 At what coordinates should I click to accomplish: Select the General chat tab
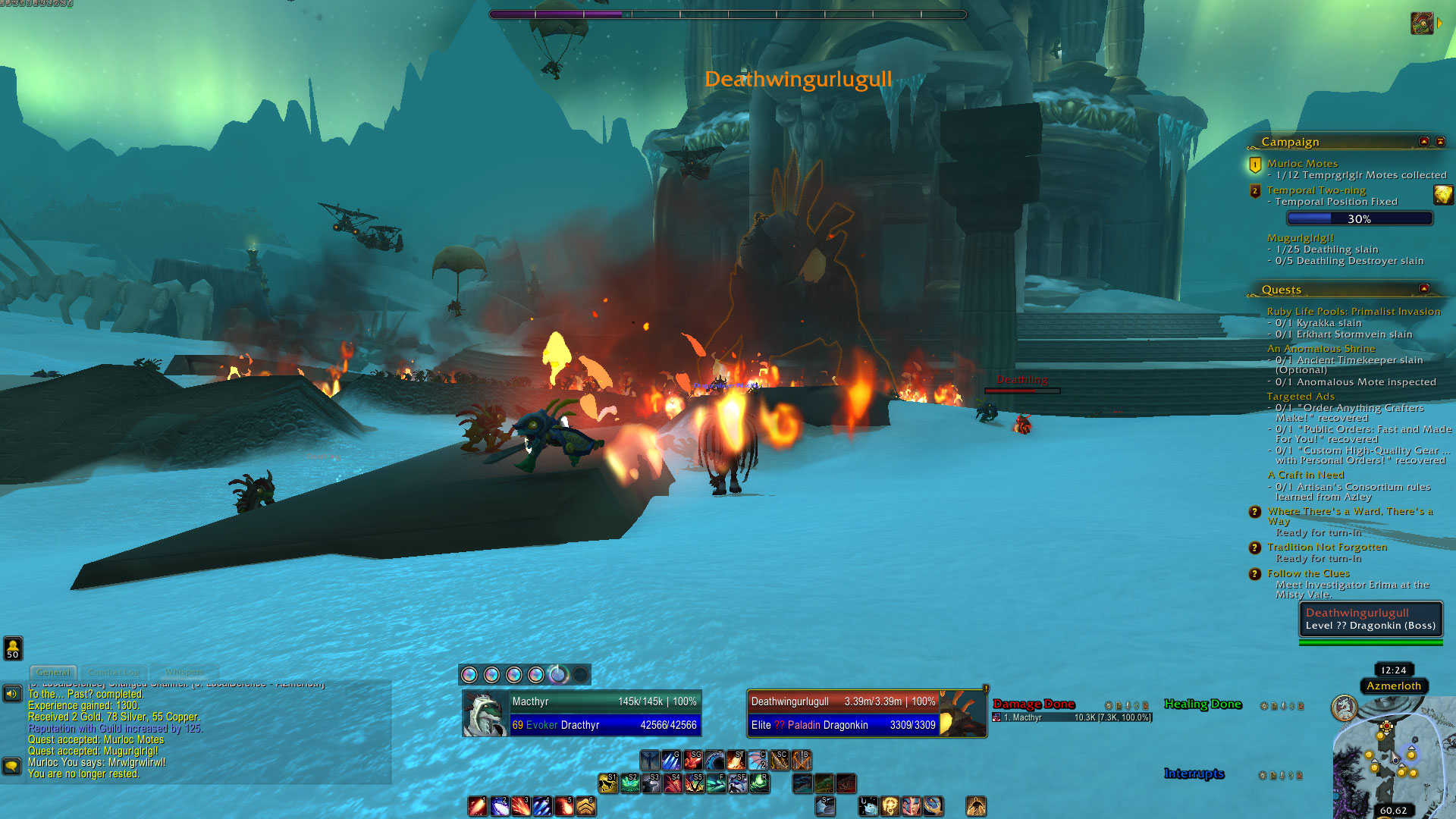[x=53, y=673]
